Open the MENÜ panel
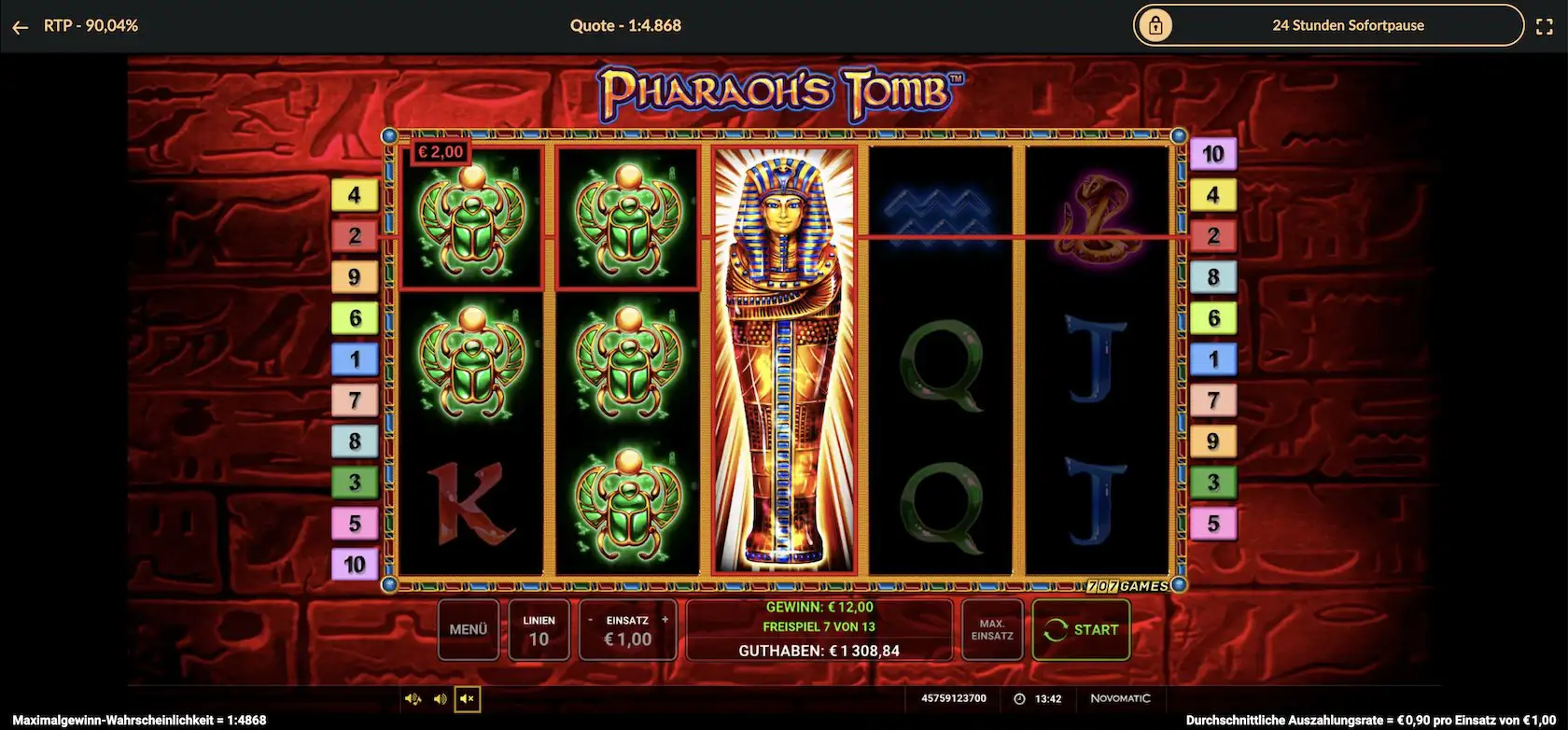 (469, 629)
